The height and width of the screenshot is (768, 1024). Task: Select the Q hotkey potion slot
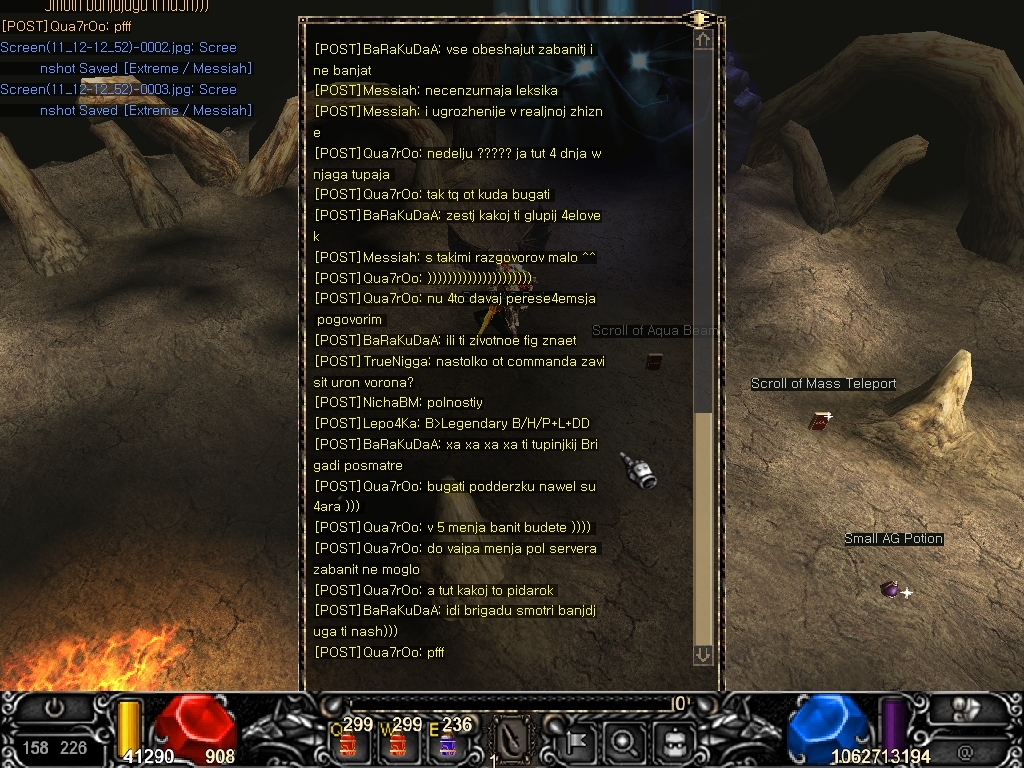click(x=349, y=743)
